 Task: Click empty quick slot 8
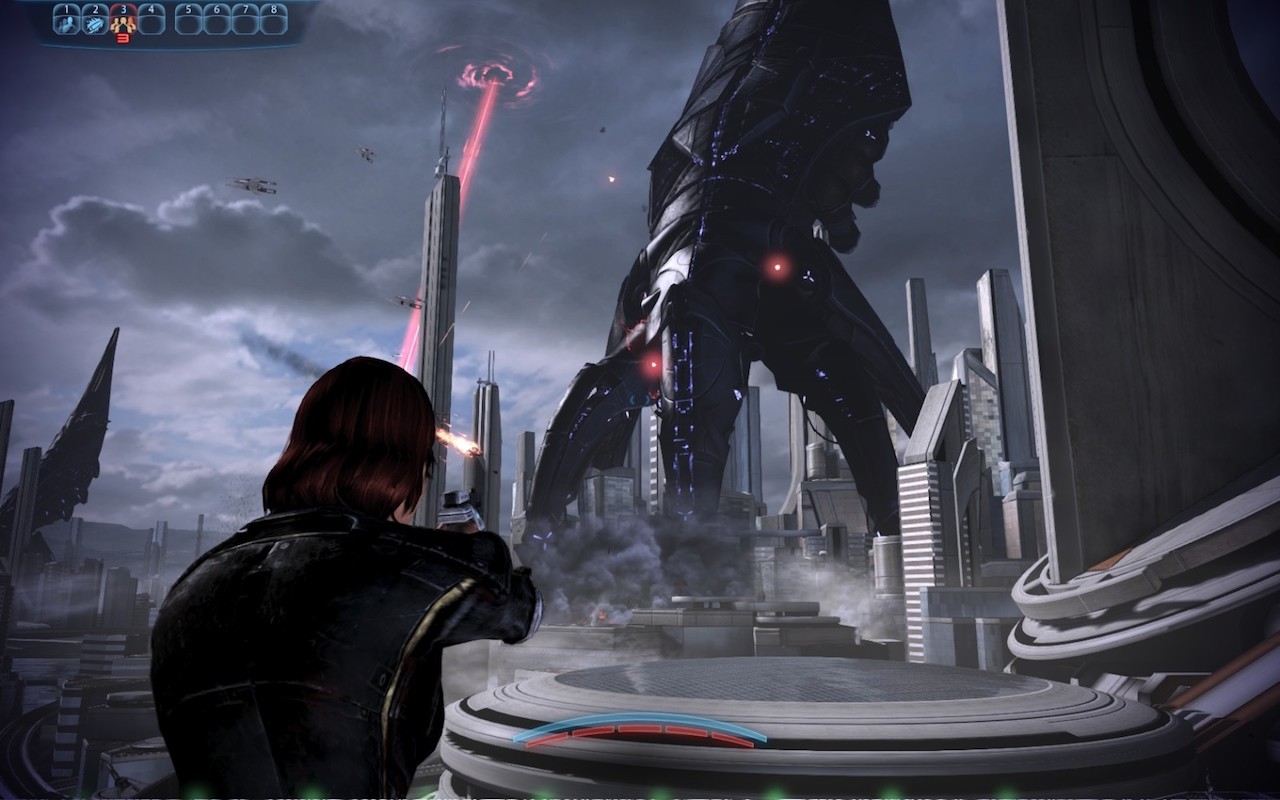(273, 20)
